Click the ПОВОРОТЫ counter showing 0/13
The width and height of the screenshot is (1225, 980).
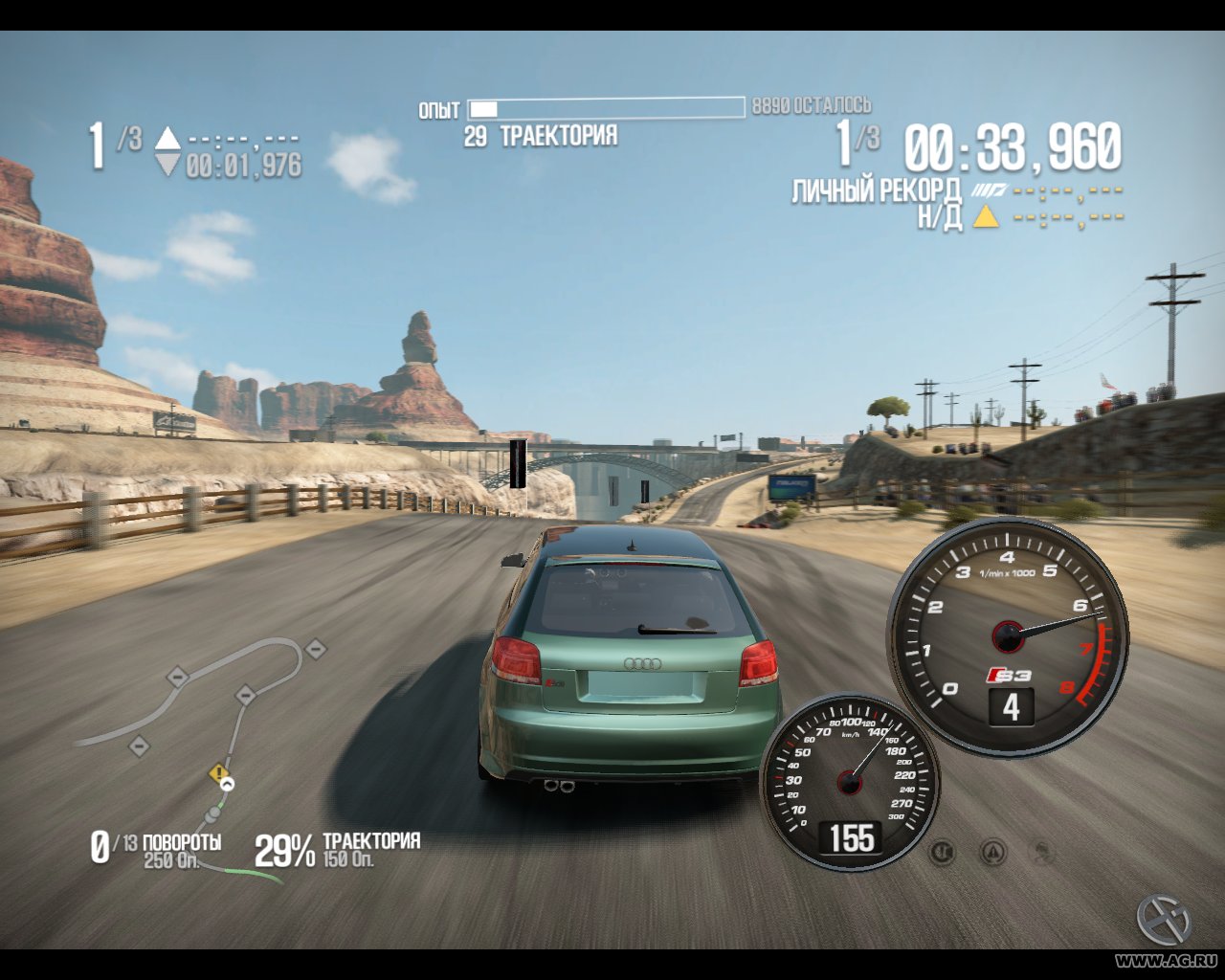pyautogui.click(x=155, y=844)
